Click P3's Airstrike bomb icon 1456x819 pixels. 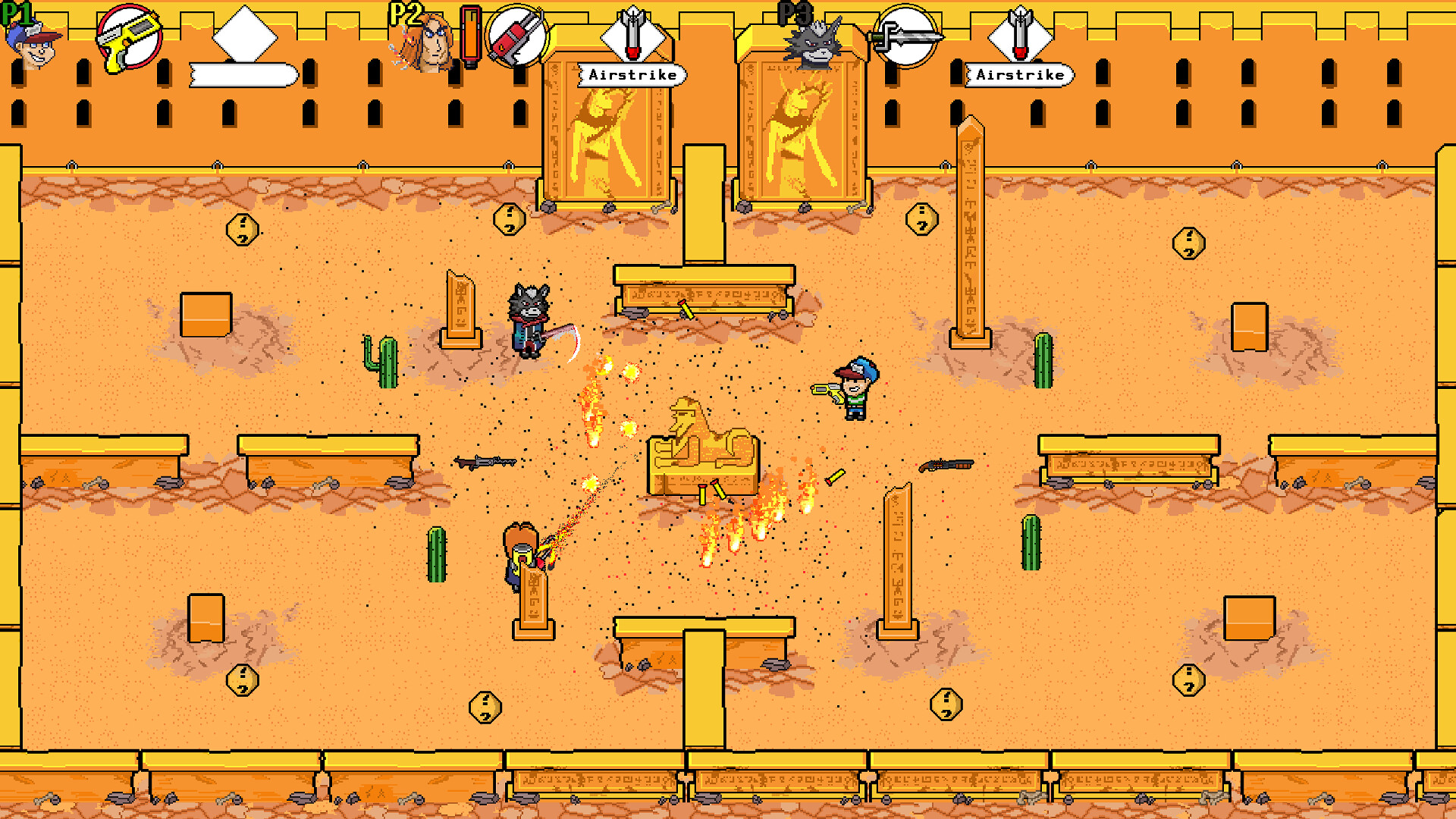tap(1020, 36)
